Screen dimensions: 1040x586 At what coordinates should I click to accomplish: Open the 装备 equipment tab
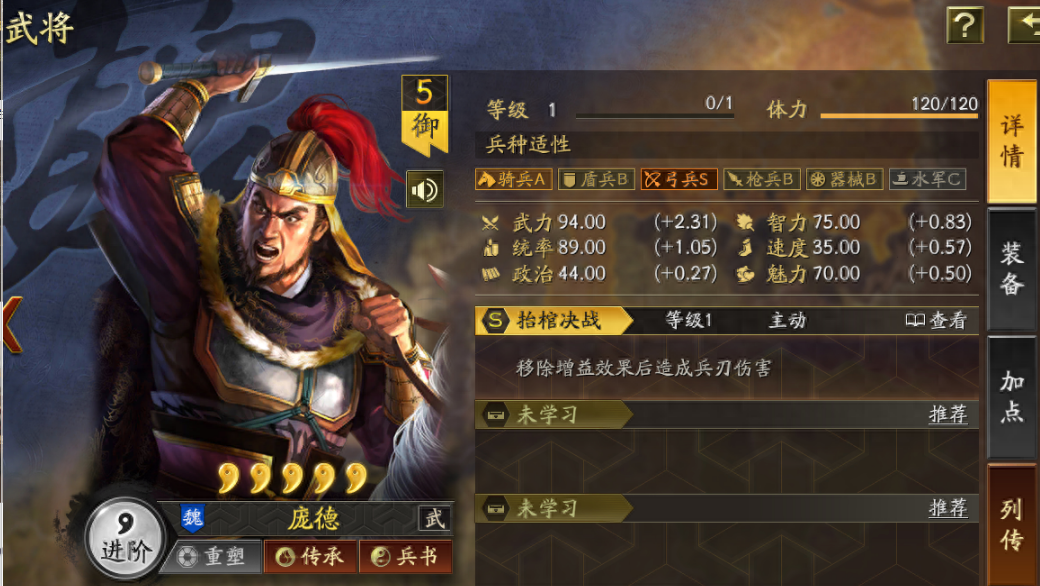click(x=1012, y=268)
